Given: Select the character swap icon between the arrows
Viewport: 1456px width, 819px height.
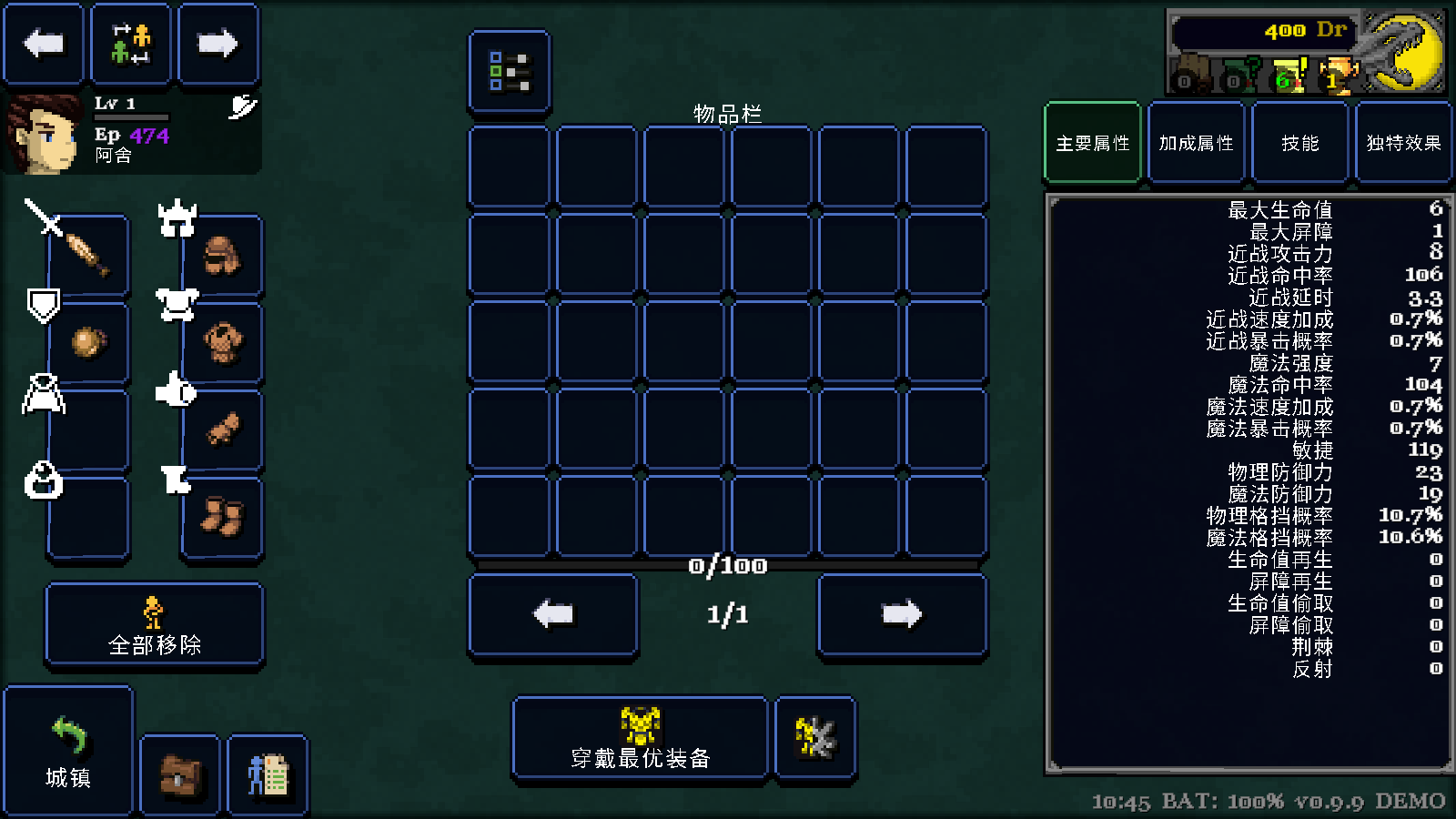Looking at the screenshot, I should pyautogui.click(x=131, y=43).
